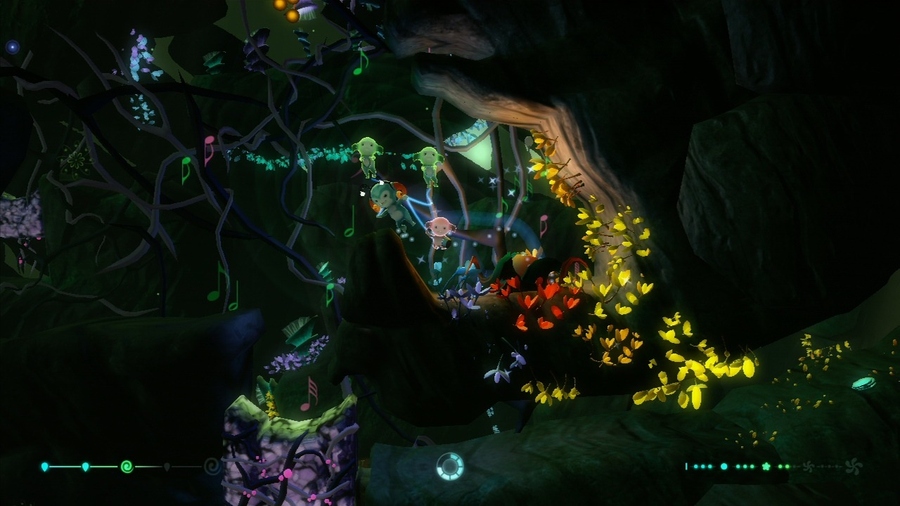This screenshot has width=900, height=506.
Task: Click the green spiral progress marker
Action: click(x=126, y=466)
